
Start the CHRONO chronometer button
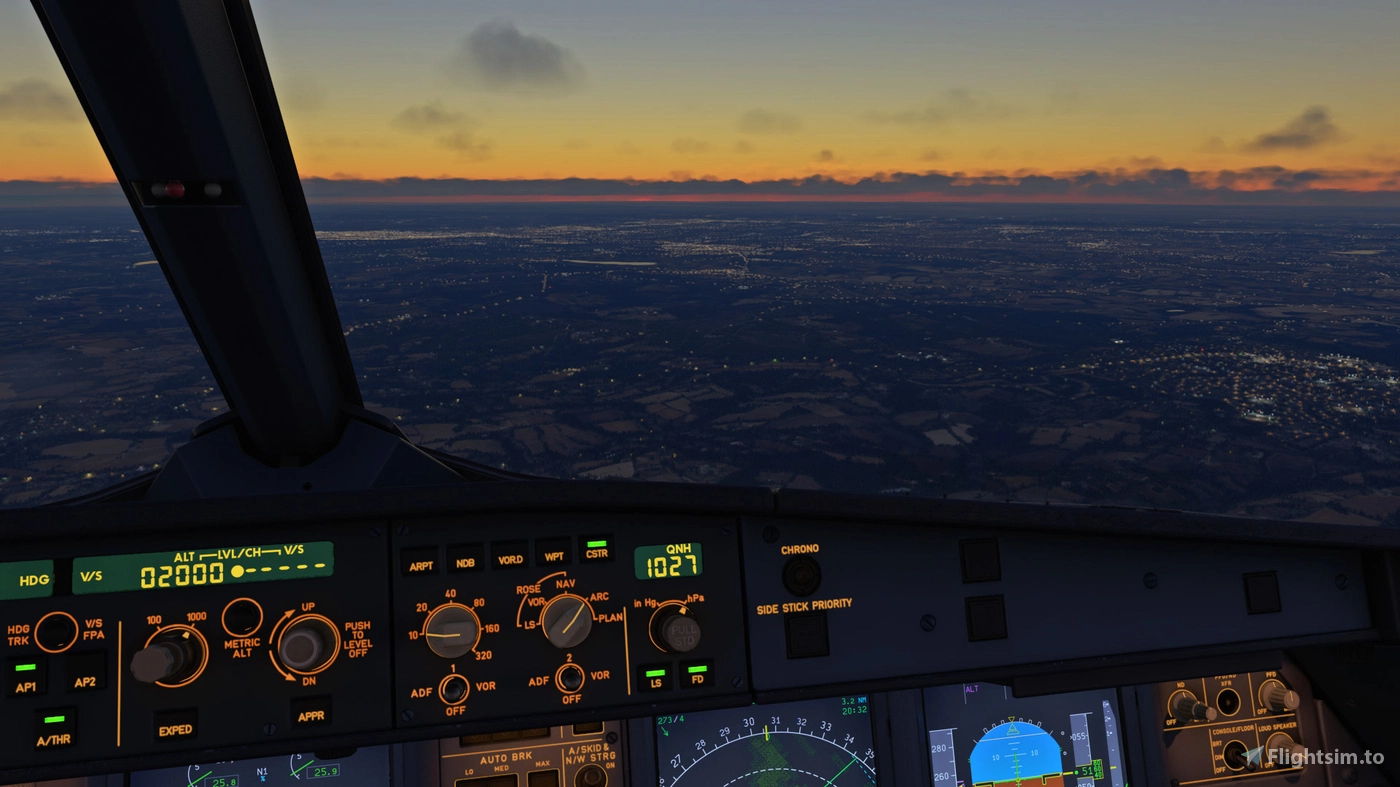point(801,575)
